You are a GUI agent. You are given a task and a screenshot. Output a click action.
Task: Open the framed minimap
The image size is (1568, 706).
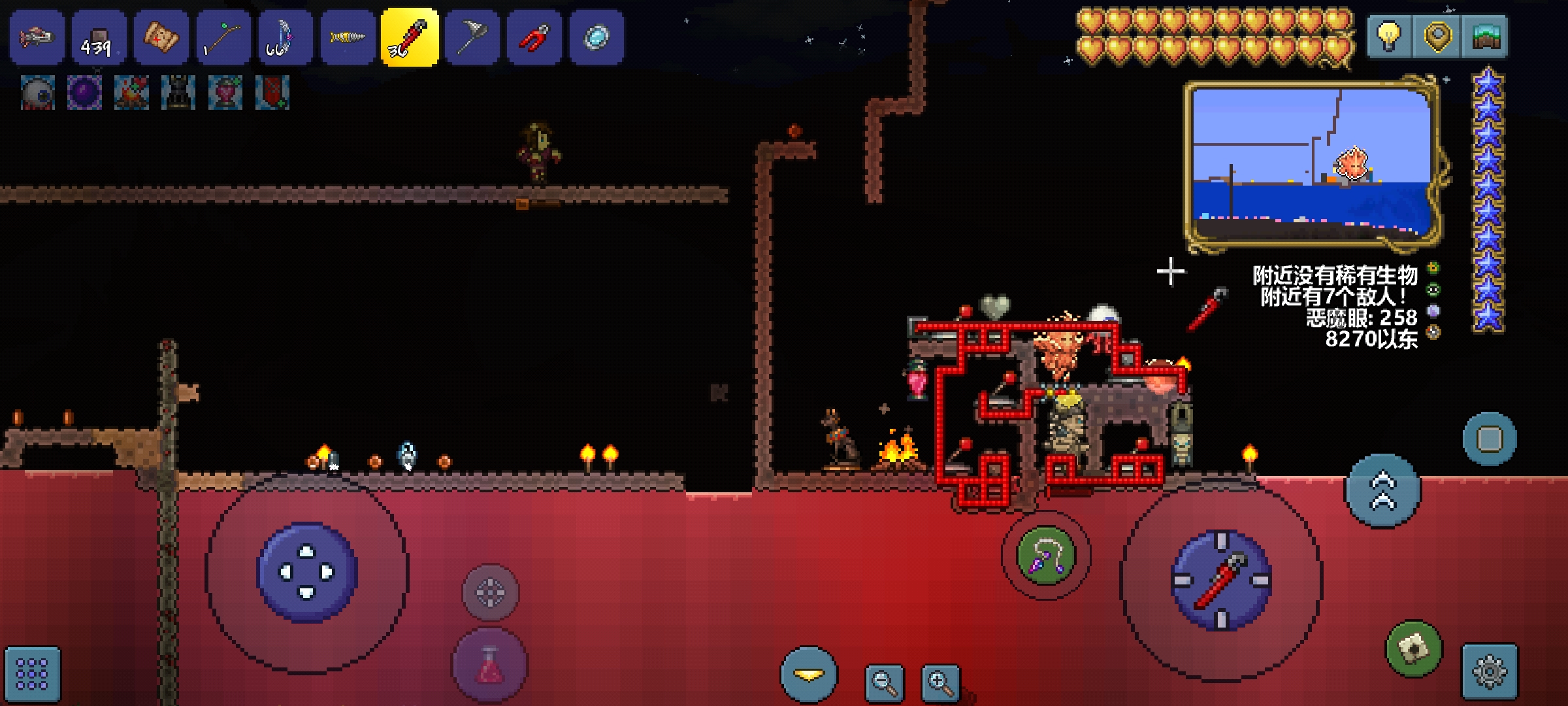point(1312,164)
